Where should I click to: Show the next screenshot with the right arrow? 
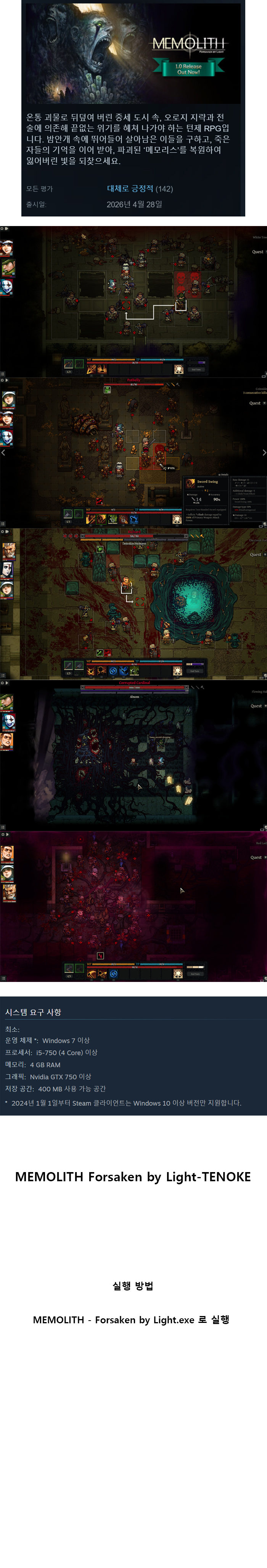(x=263, y=452)
